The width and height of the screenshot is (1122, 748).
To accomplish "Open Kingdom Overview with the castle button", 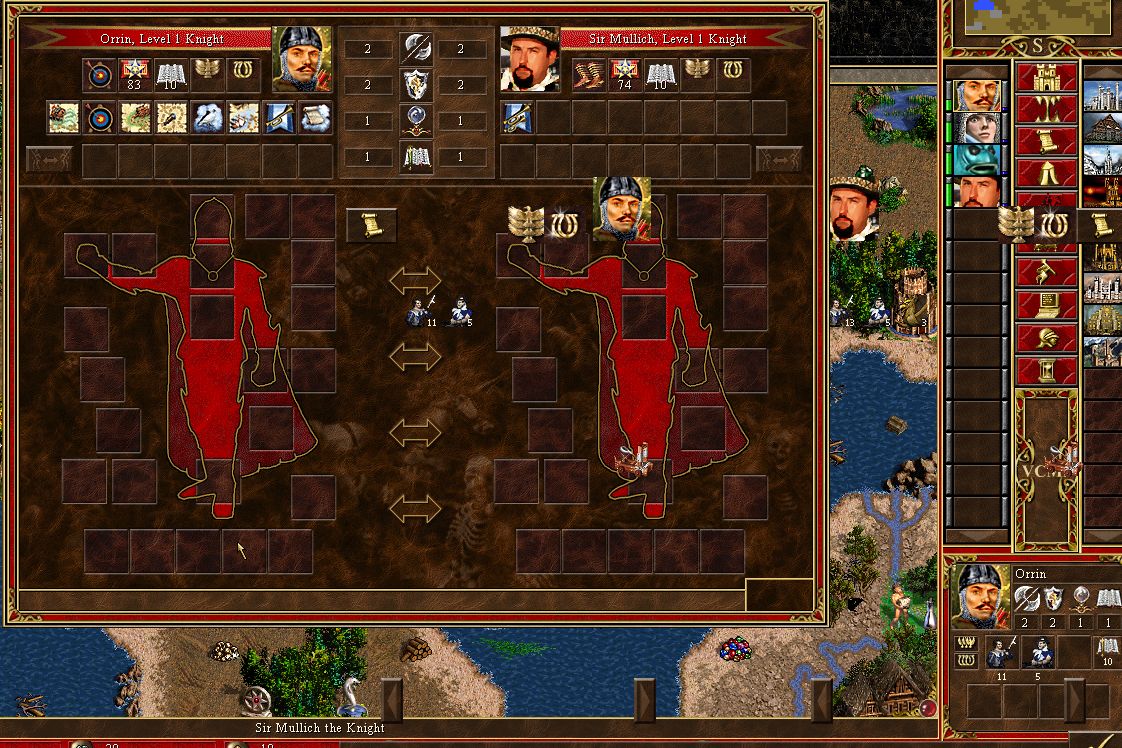I will click(1046, 77).
